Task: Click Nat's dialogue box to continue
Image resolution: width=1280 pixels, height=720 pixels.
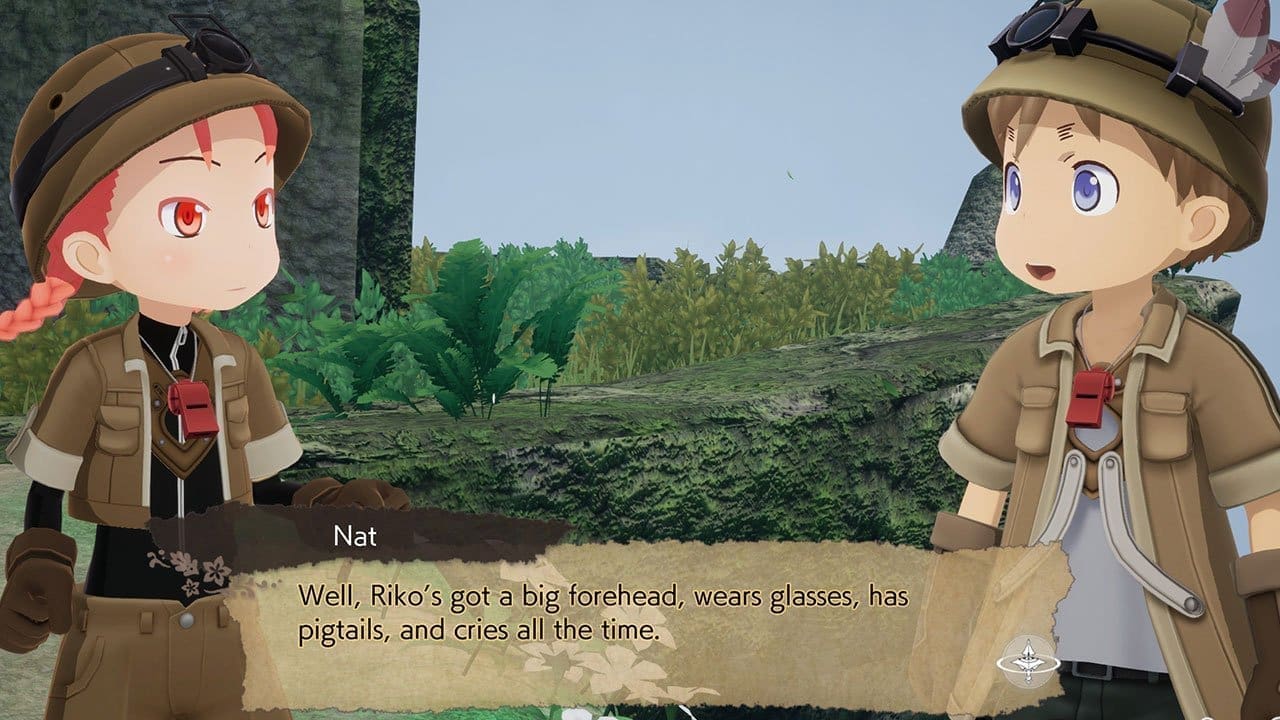Action: pyautogui.click(x=600, y=615)
